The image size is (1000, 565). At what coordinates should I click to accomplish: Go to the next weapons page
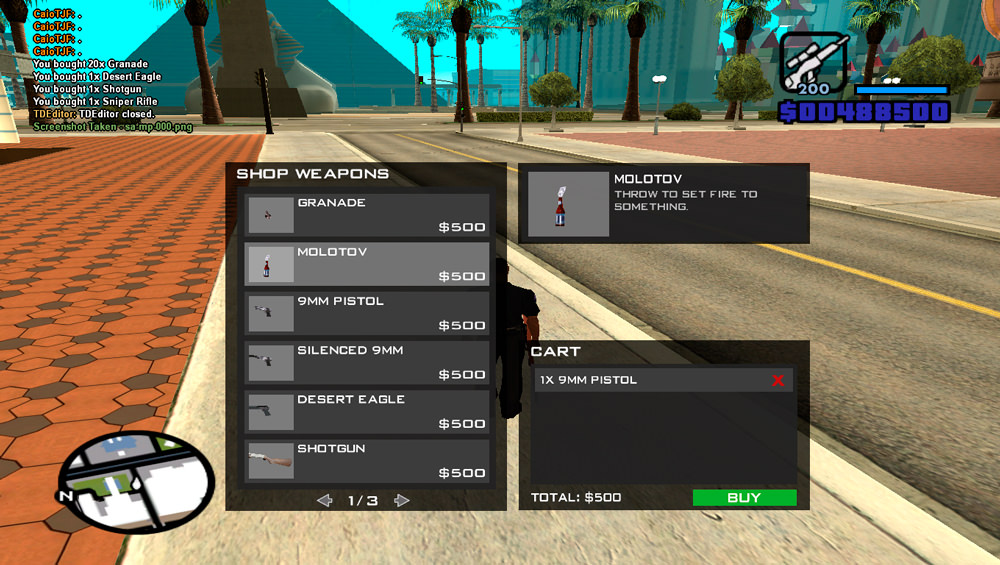(402, 500)
